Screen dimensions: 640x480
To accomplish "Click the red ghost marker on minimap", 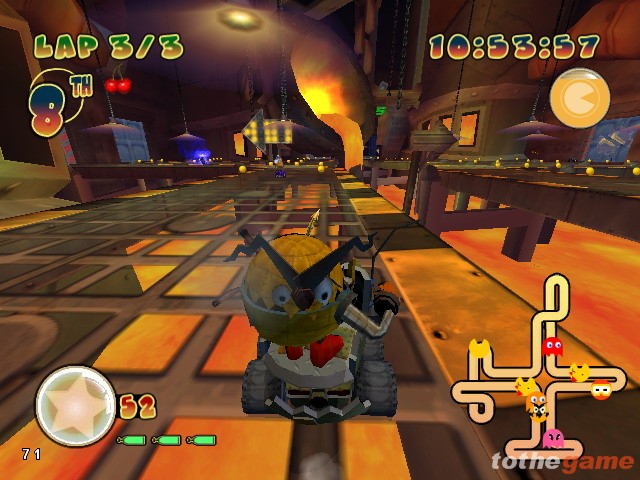I will [551, 348].
